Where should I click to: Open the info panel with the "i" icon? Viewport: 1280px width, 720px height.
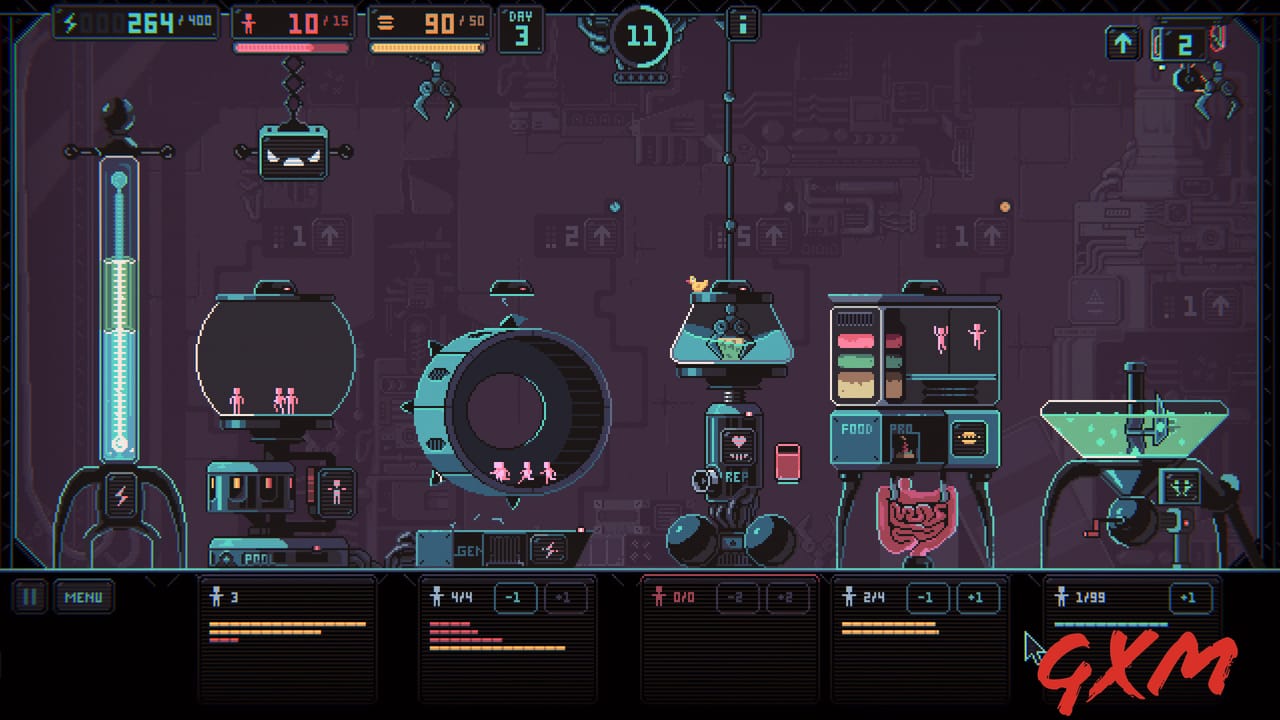(x=742, y=23)
